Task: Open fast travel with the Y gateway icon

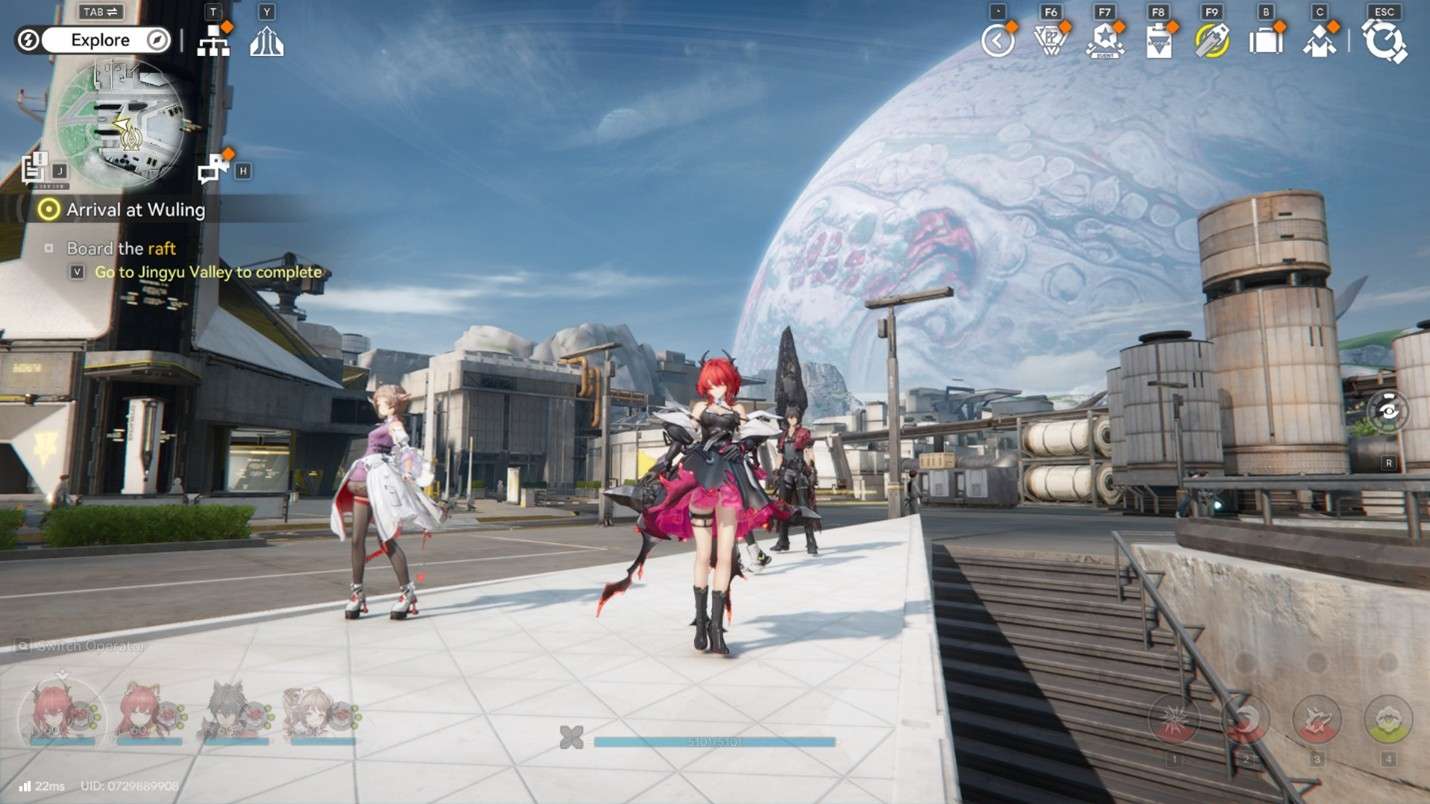Action: (x=266, y=40)
